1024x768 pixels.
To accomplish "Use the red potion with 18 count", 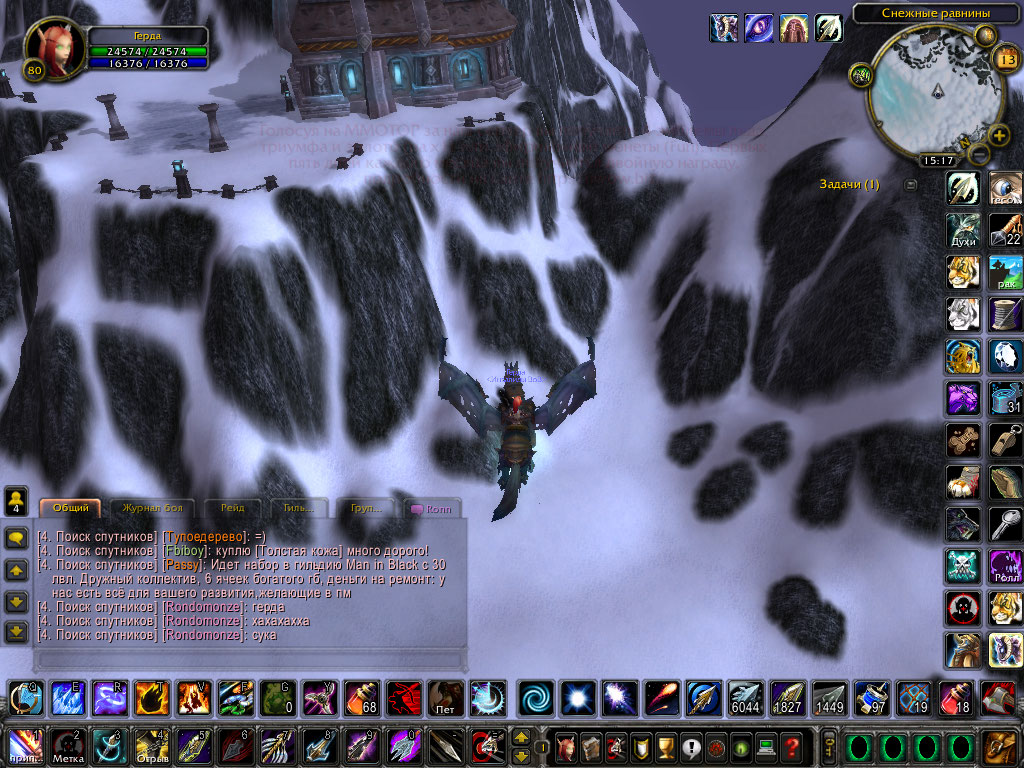I will tap(955, 697).
